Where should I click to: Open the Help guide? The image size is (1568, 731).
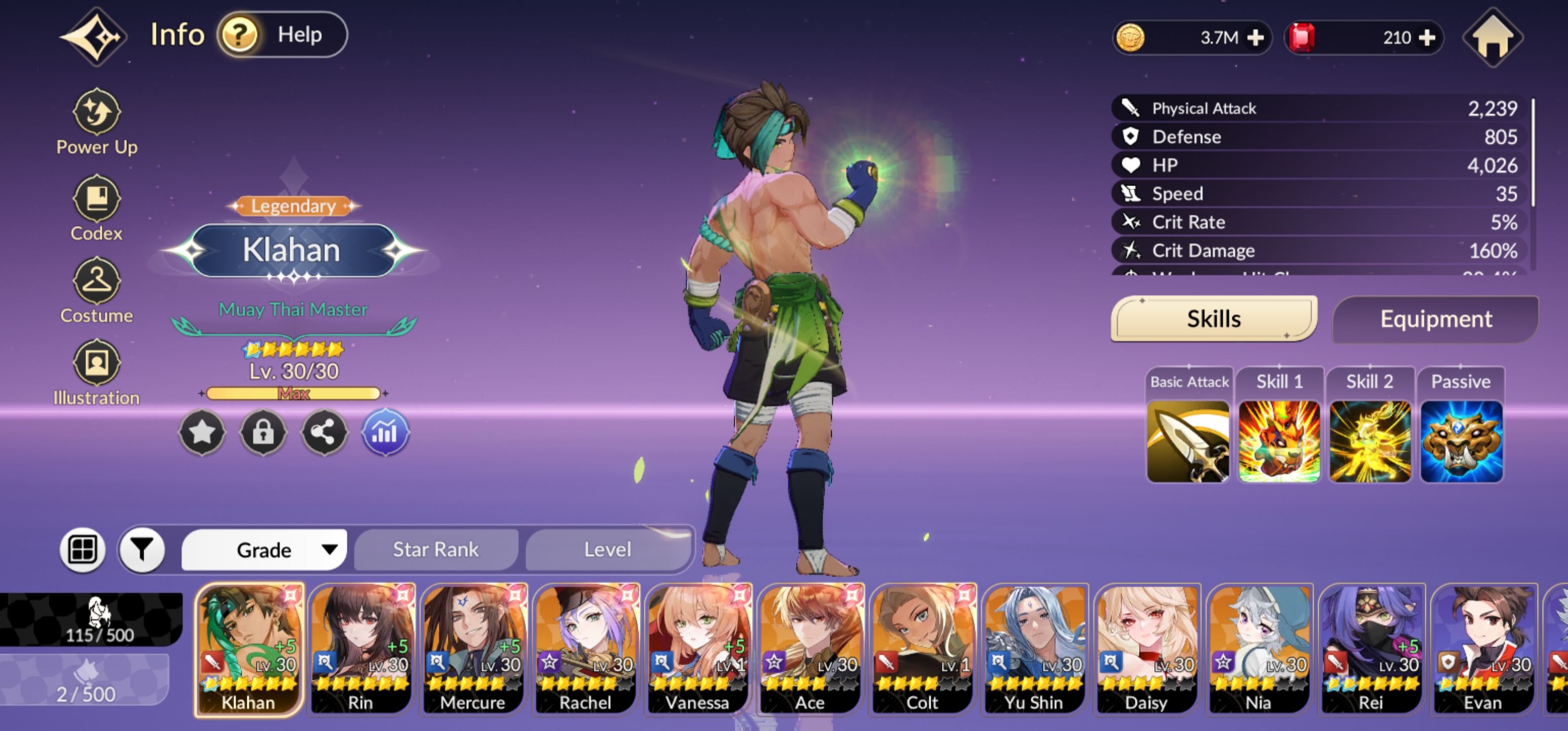click(x=282, y=36)
